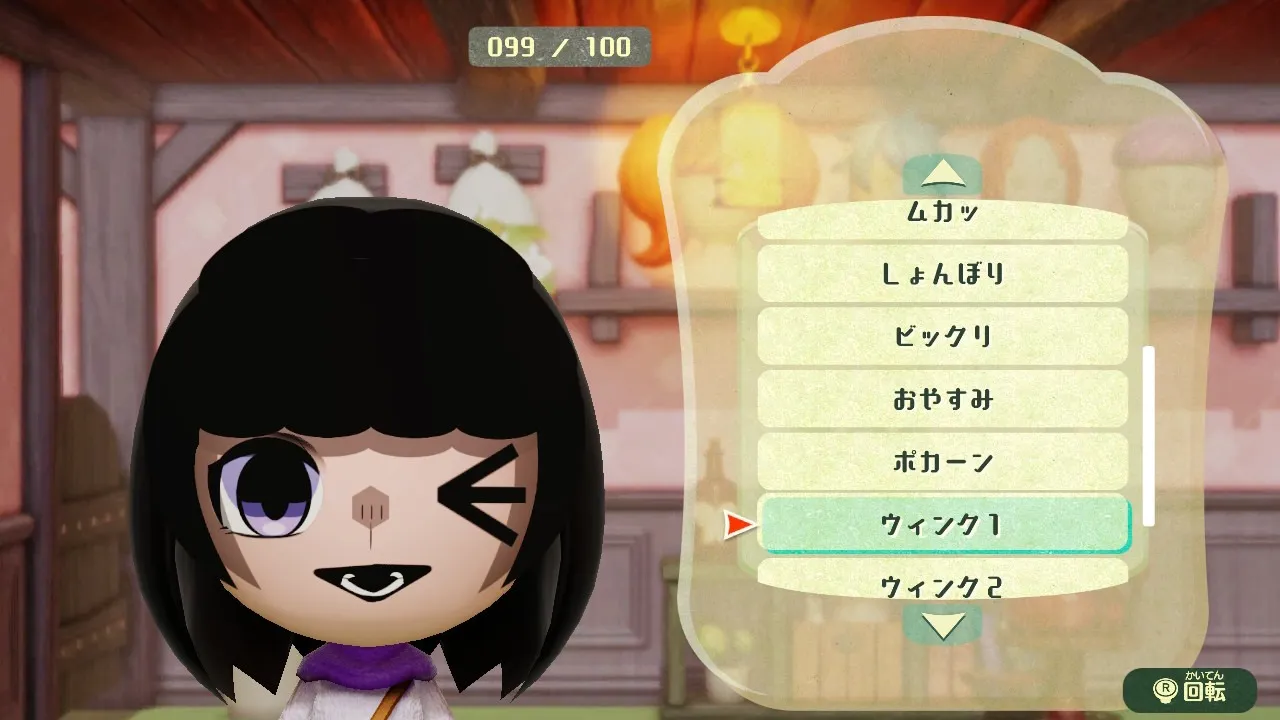Pick the ウィンク2 expression
1280x720 pixels.
coord(942,582)
